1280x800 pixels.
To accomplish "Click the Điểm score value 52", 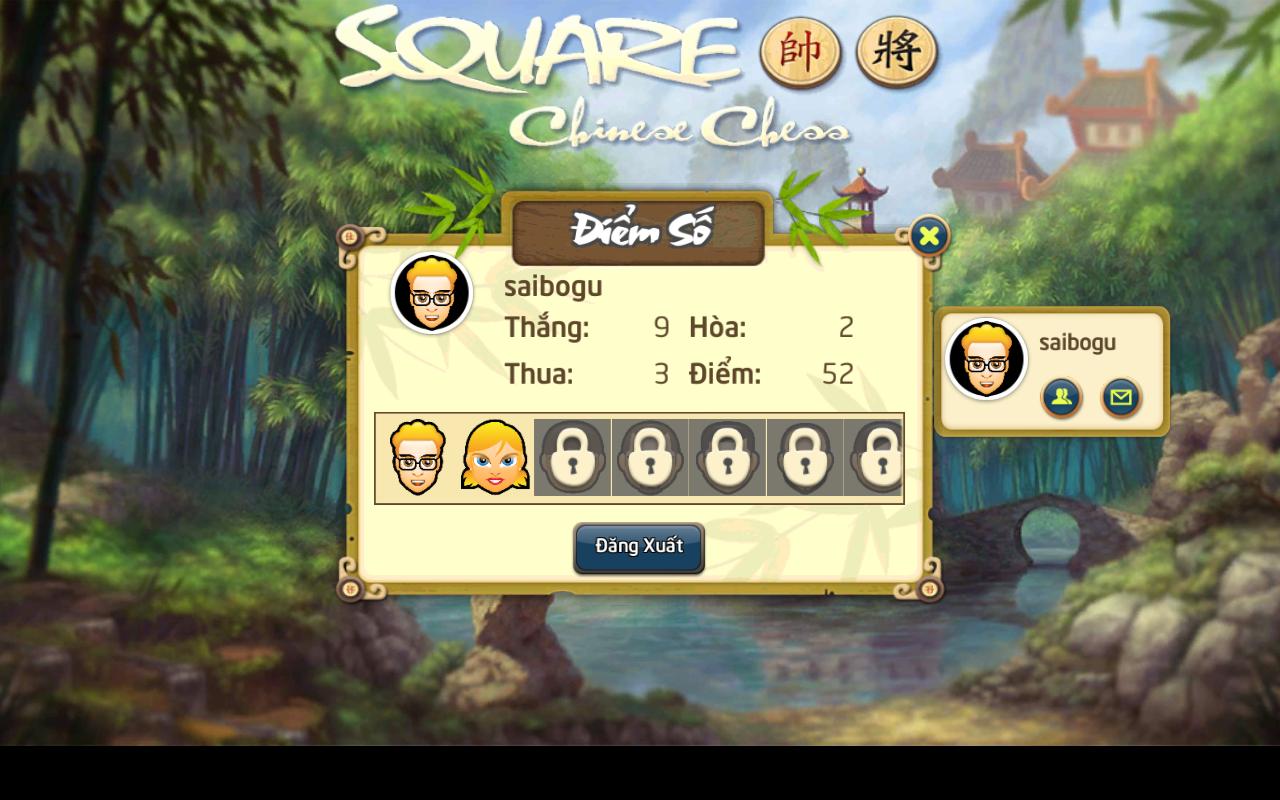I will (x=837, y=374).
